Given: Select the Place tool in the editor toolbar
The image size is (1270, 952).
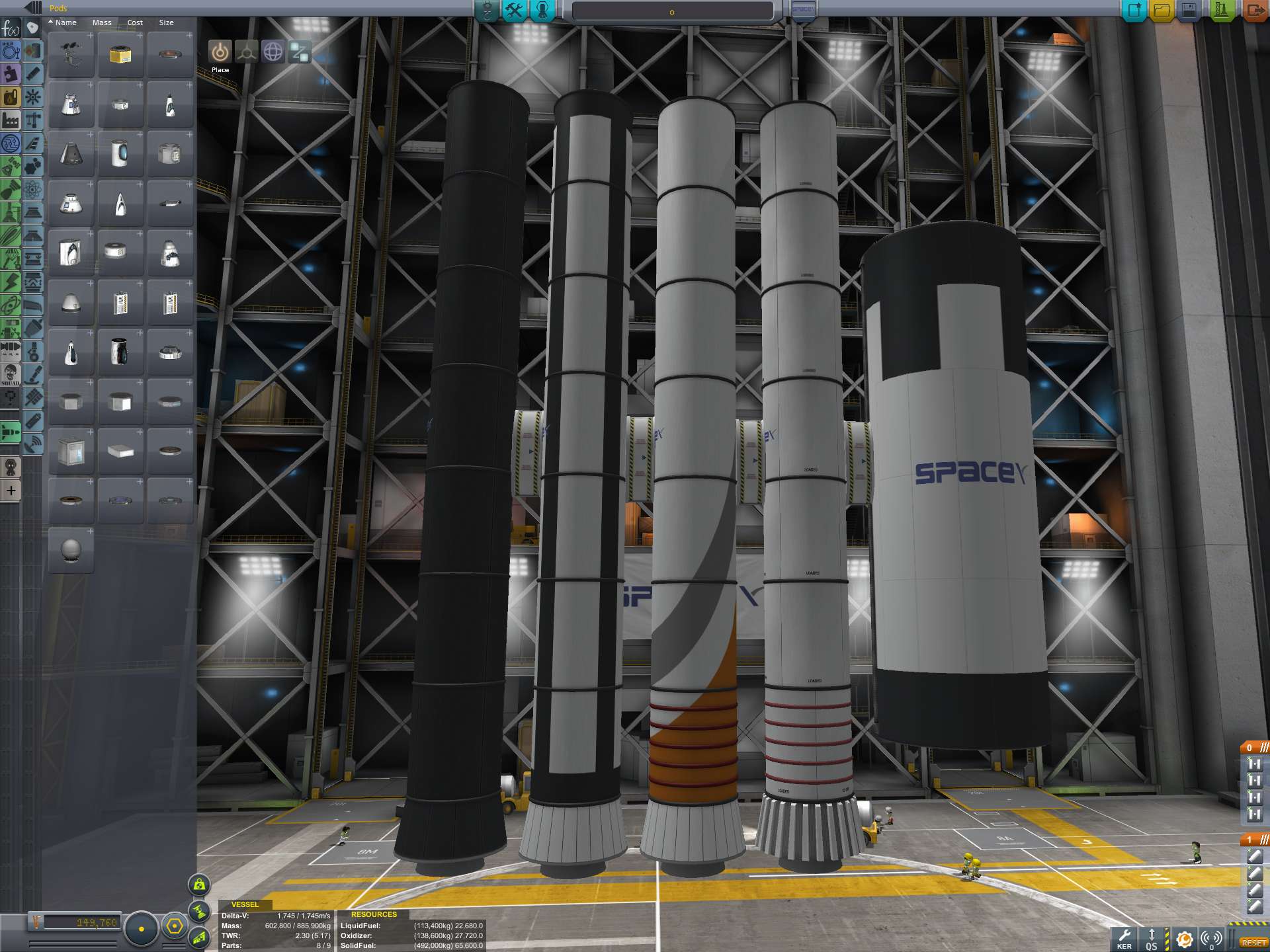Looking at the screenshot, I should point(220,51).
